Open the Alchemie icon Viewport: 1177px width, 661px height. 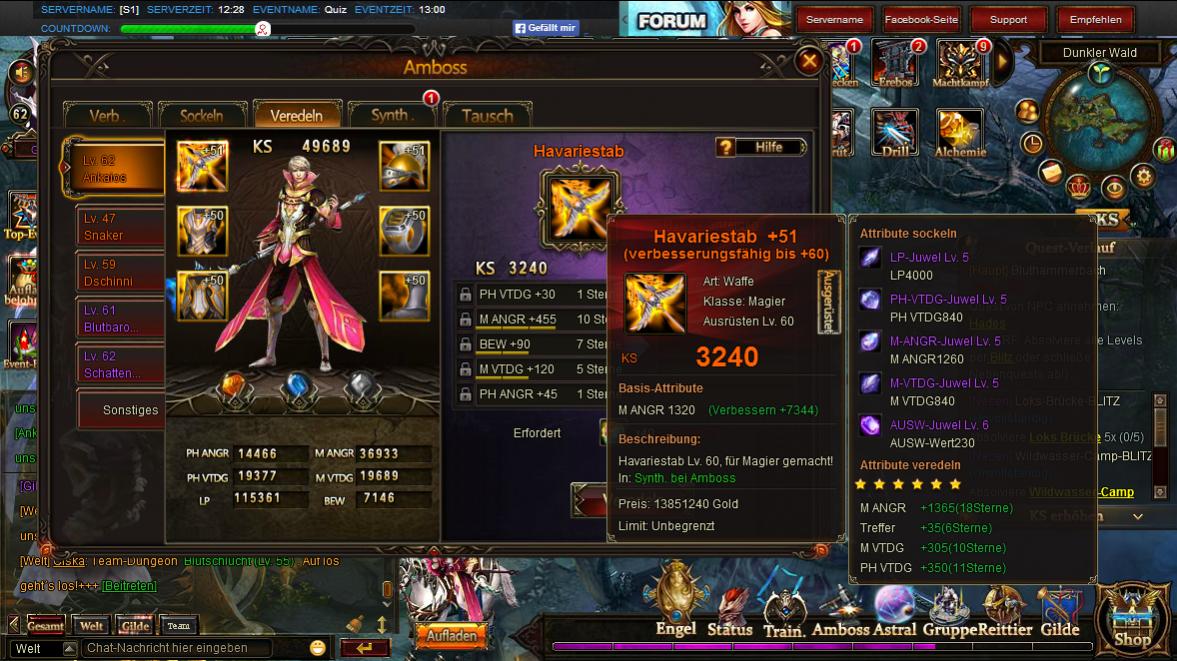(960, 133)
